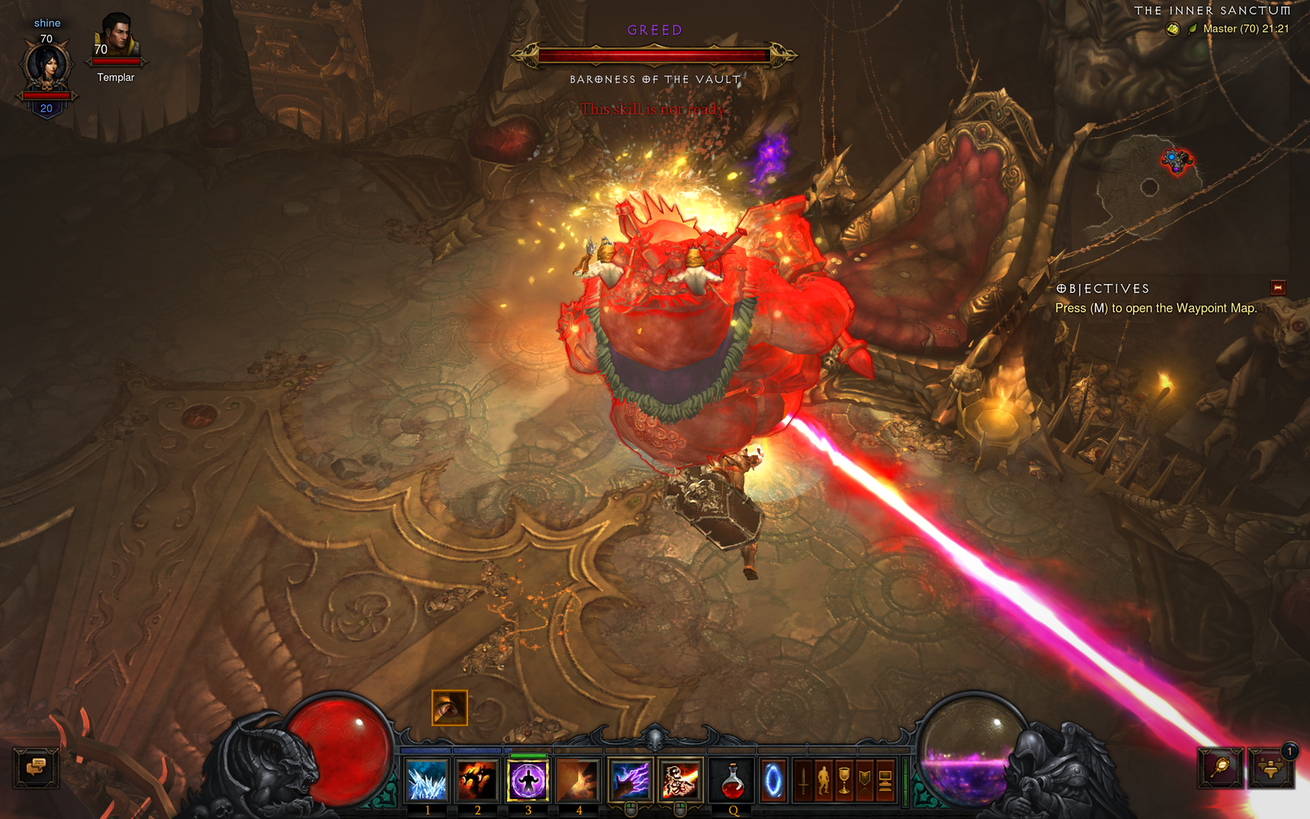The image size is (1310, 819).
Task: Open the paragon shield icon
Action: click(x=865, y=780)
